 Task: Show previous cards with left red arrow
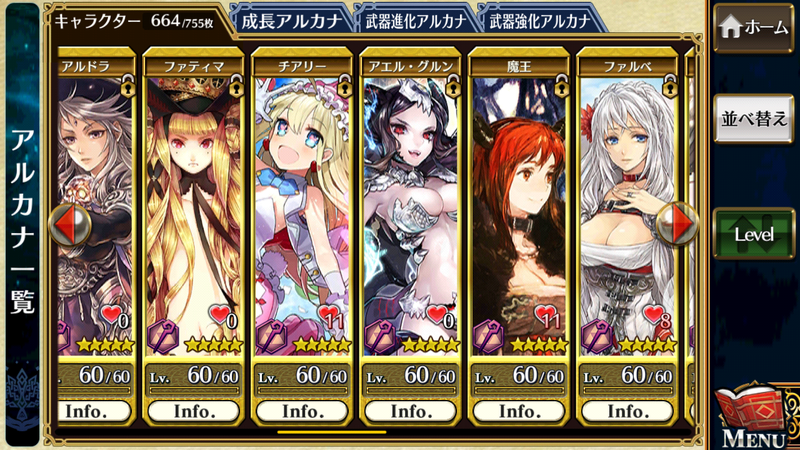(x=68, y=224)
